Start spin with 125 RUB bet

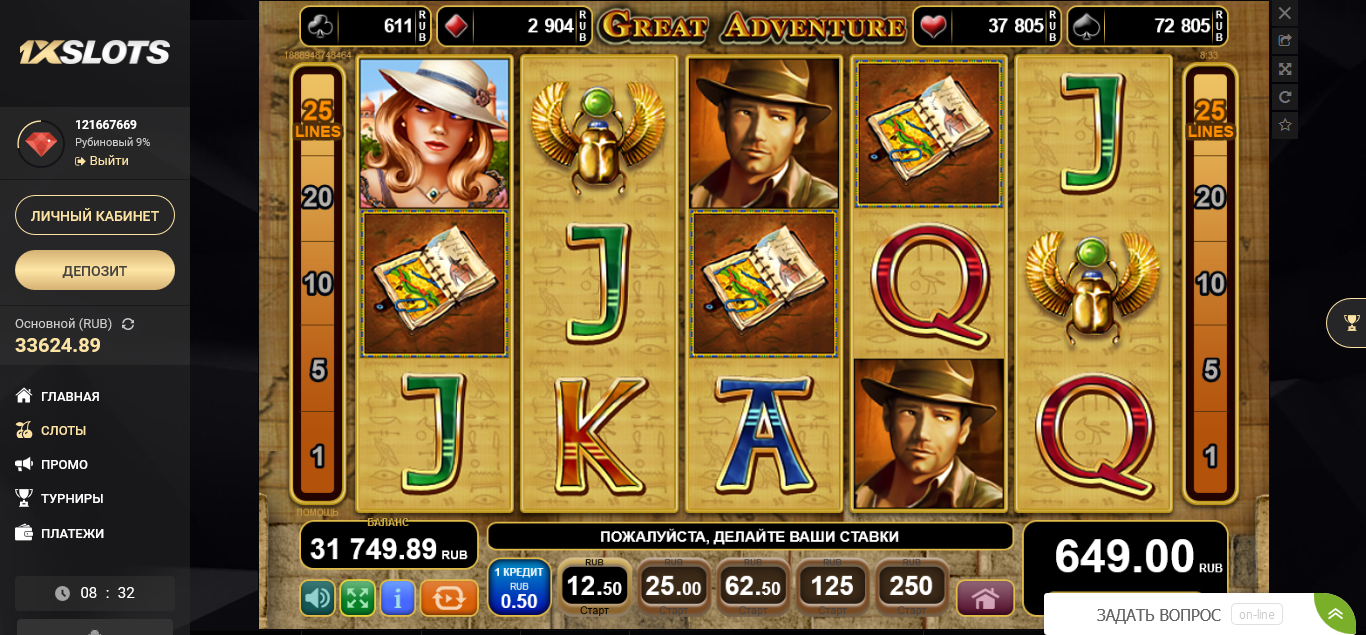832,587
